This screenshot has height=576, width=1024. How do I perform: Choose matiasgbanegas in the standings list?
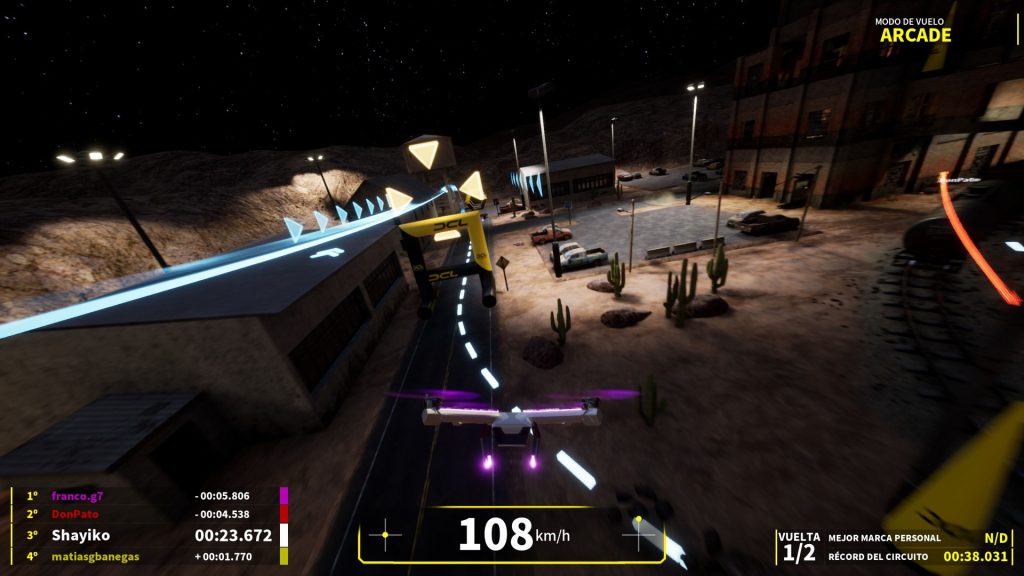95,556
